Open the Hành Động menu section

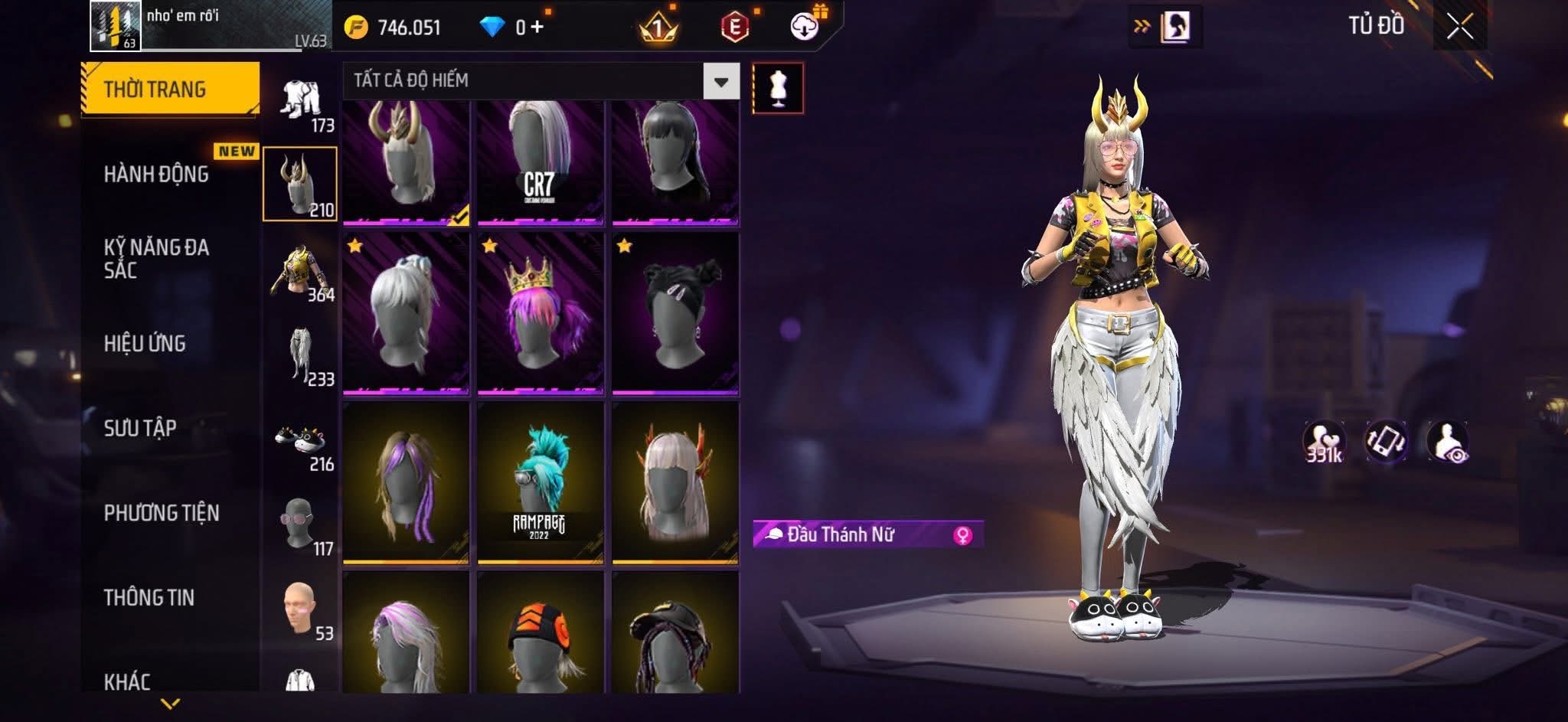tap(156, 175)
